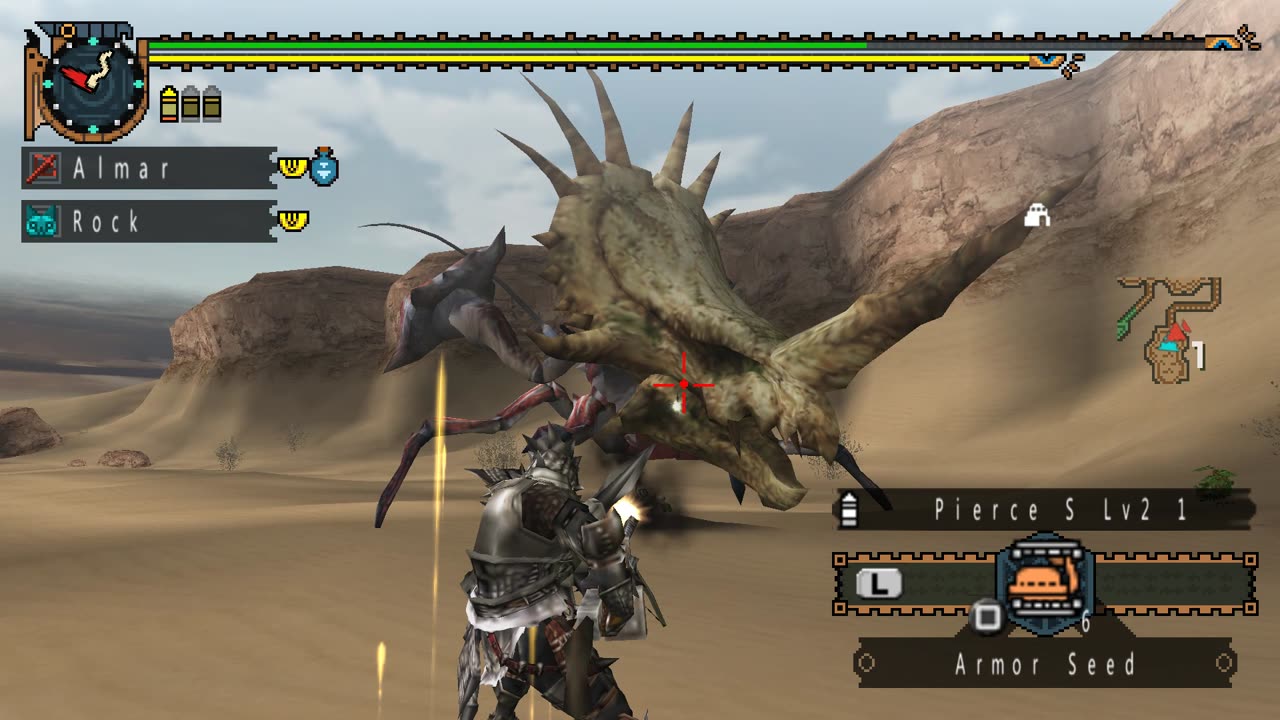Use the Armor Seed item icon
1280x720 pixels.
1045,584
